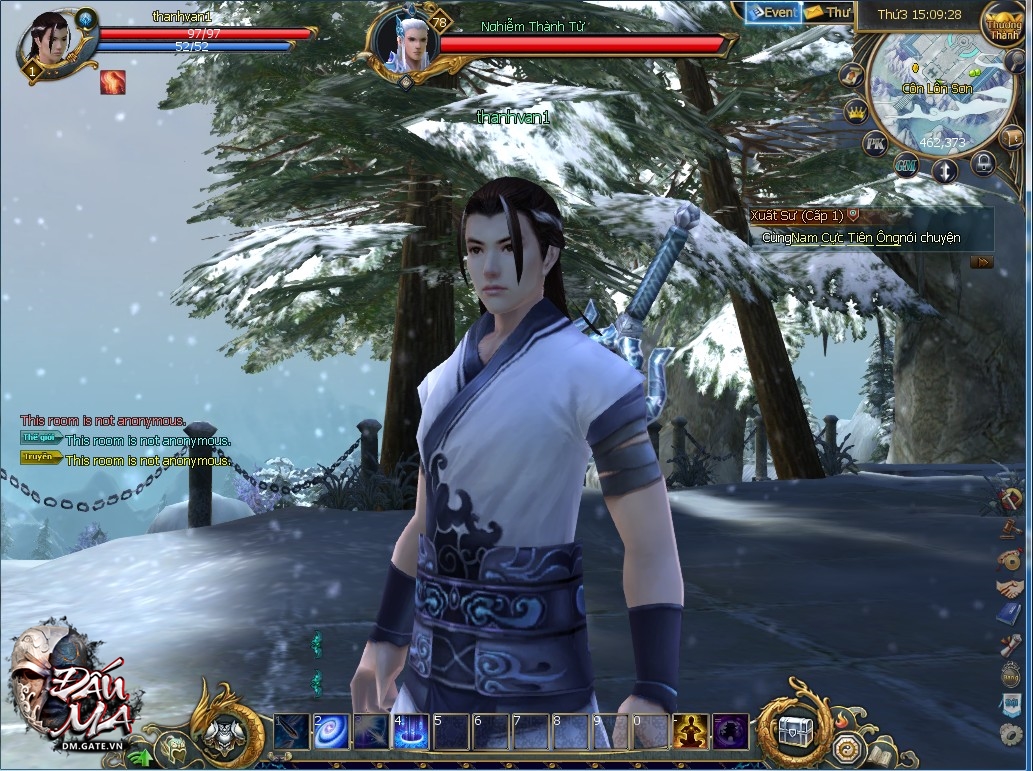Expand the quest tracker arrow button

point(981,262)
